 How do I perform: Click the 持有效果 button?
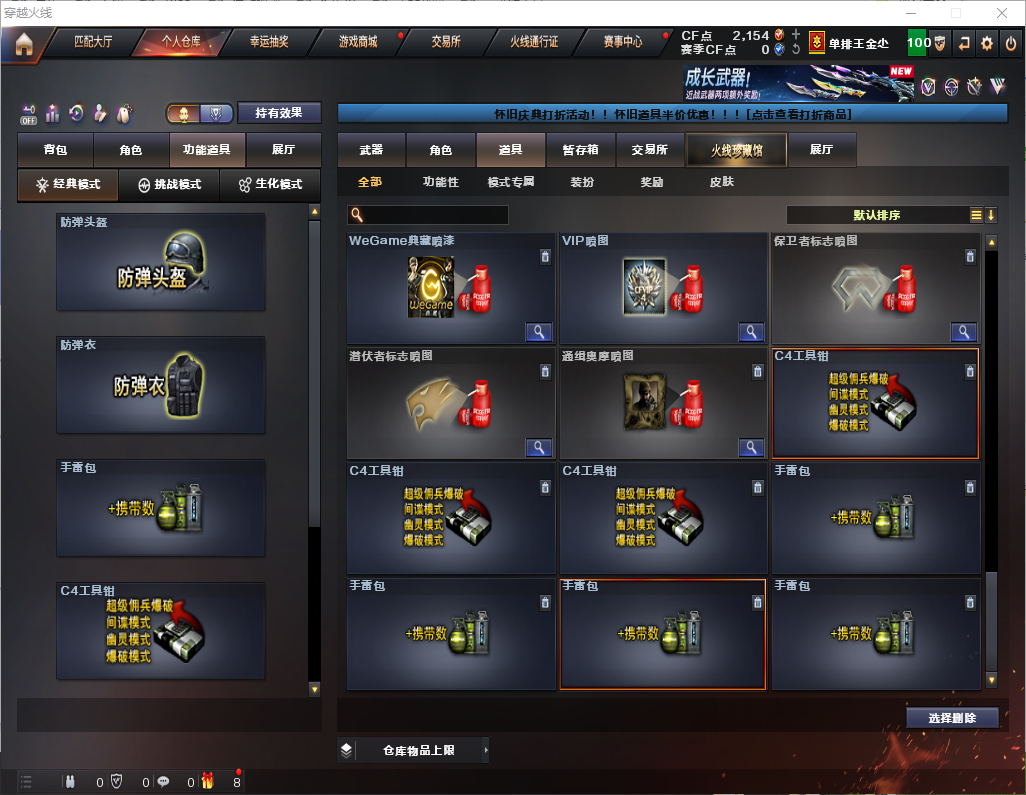pos(279,113)
